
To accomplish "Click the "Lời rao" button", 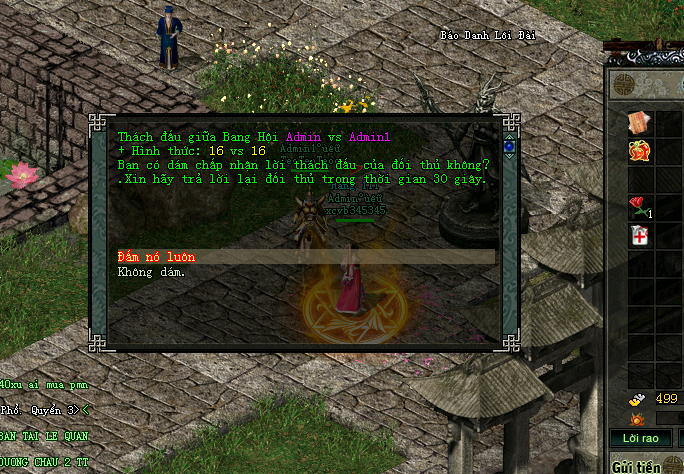I will pos(640,438).
